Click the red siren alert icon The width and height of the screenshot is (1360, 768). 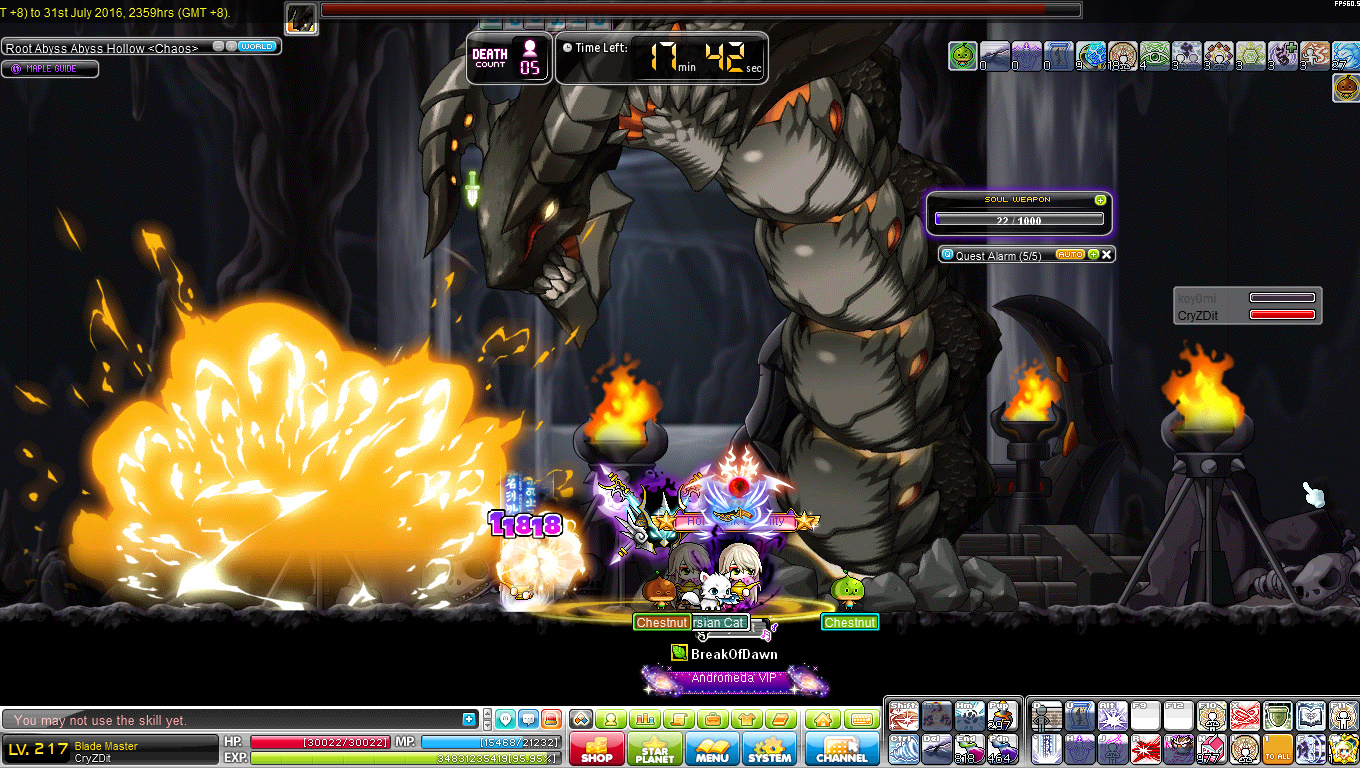tap(553, 718)
